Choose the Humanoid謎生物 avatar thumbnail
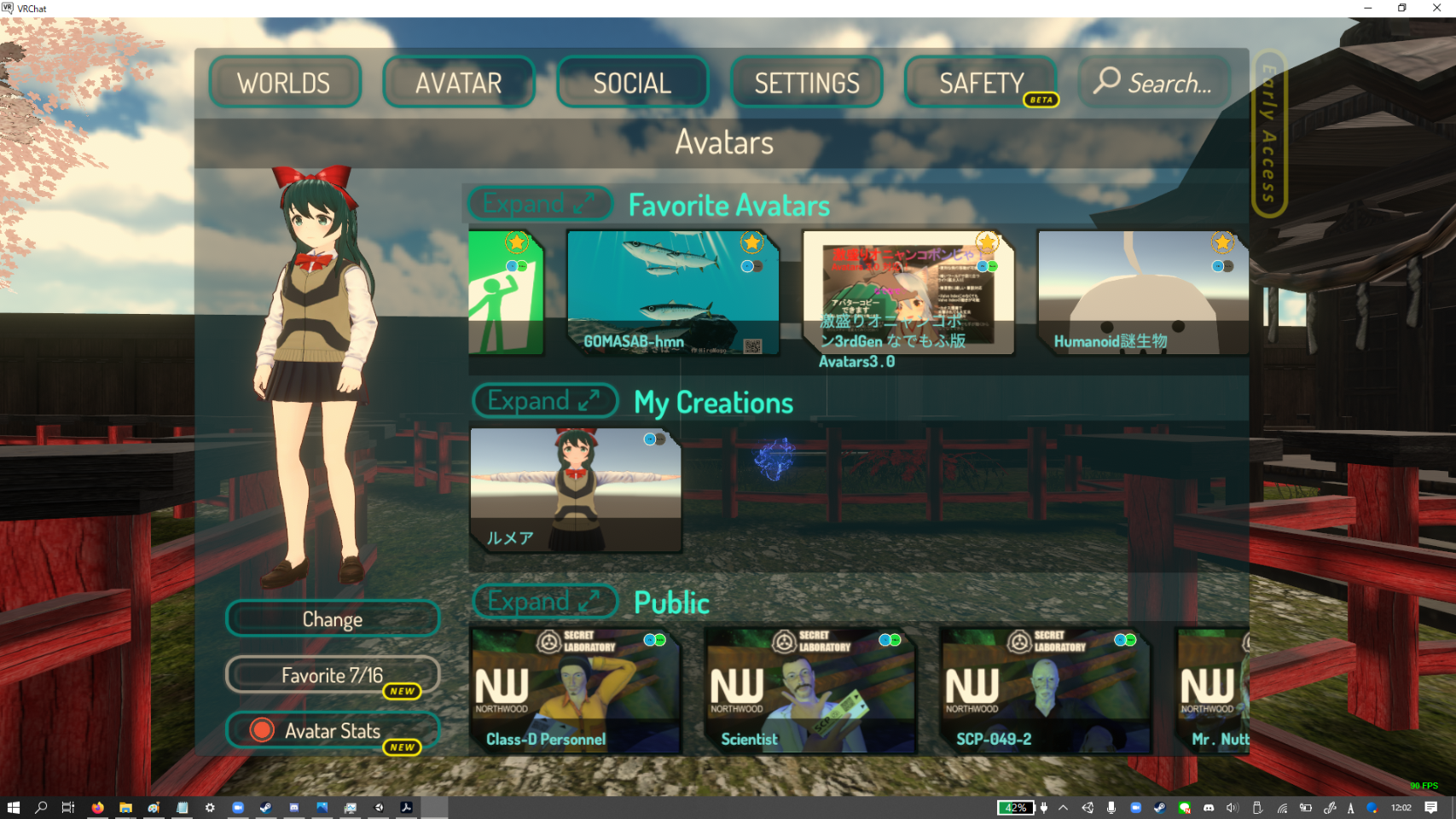1456x819 pixels. pos(1142,293)
